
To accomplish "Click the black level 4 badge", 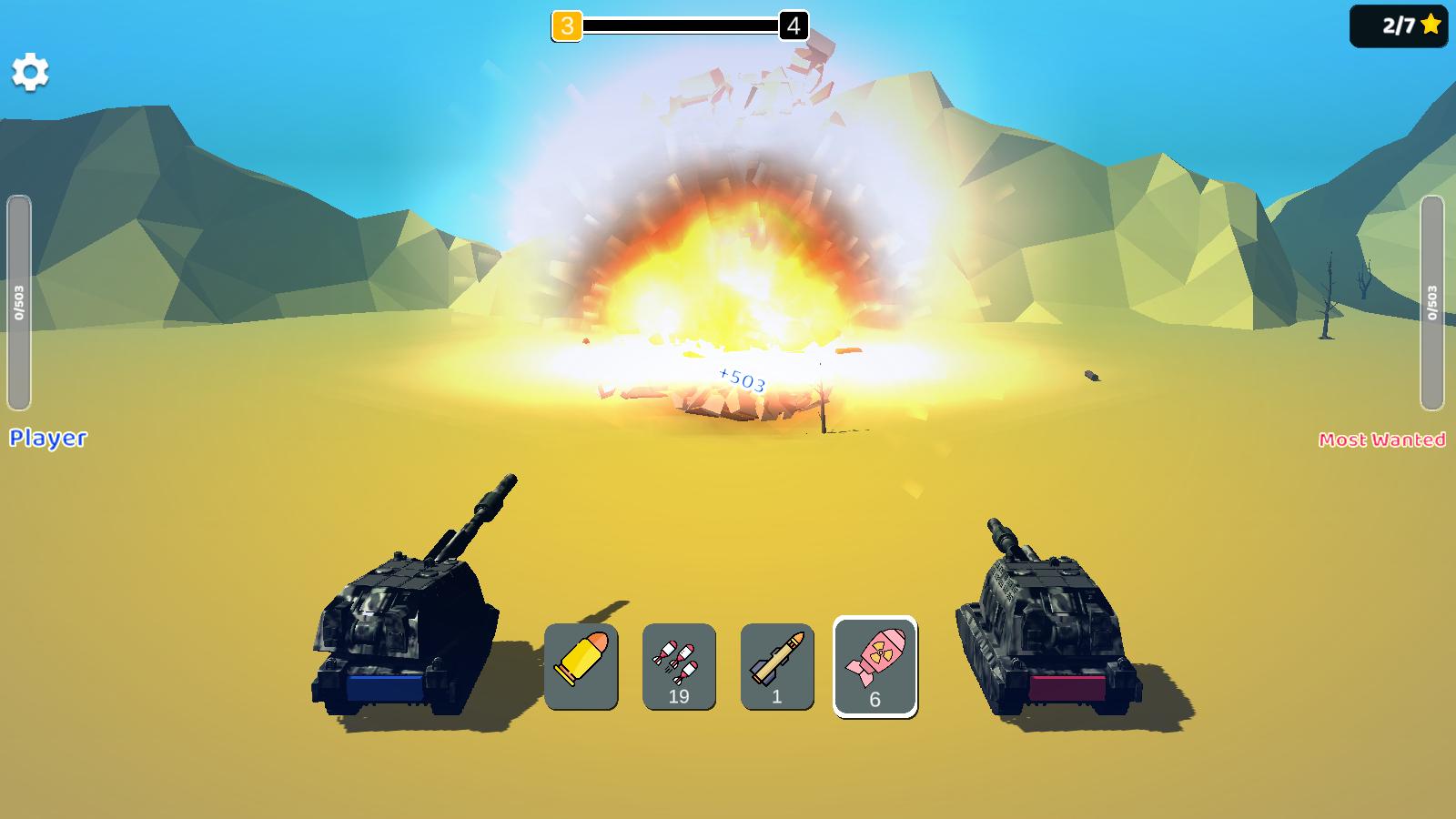I will tap(791, 26).
